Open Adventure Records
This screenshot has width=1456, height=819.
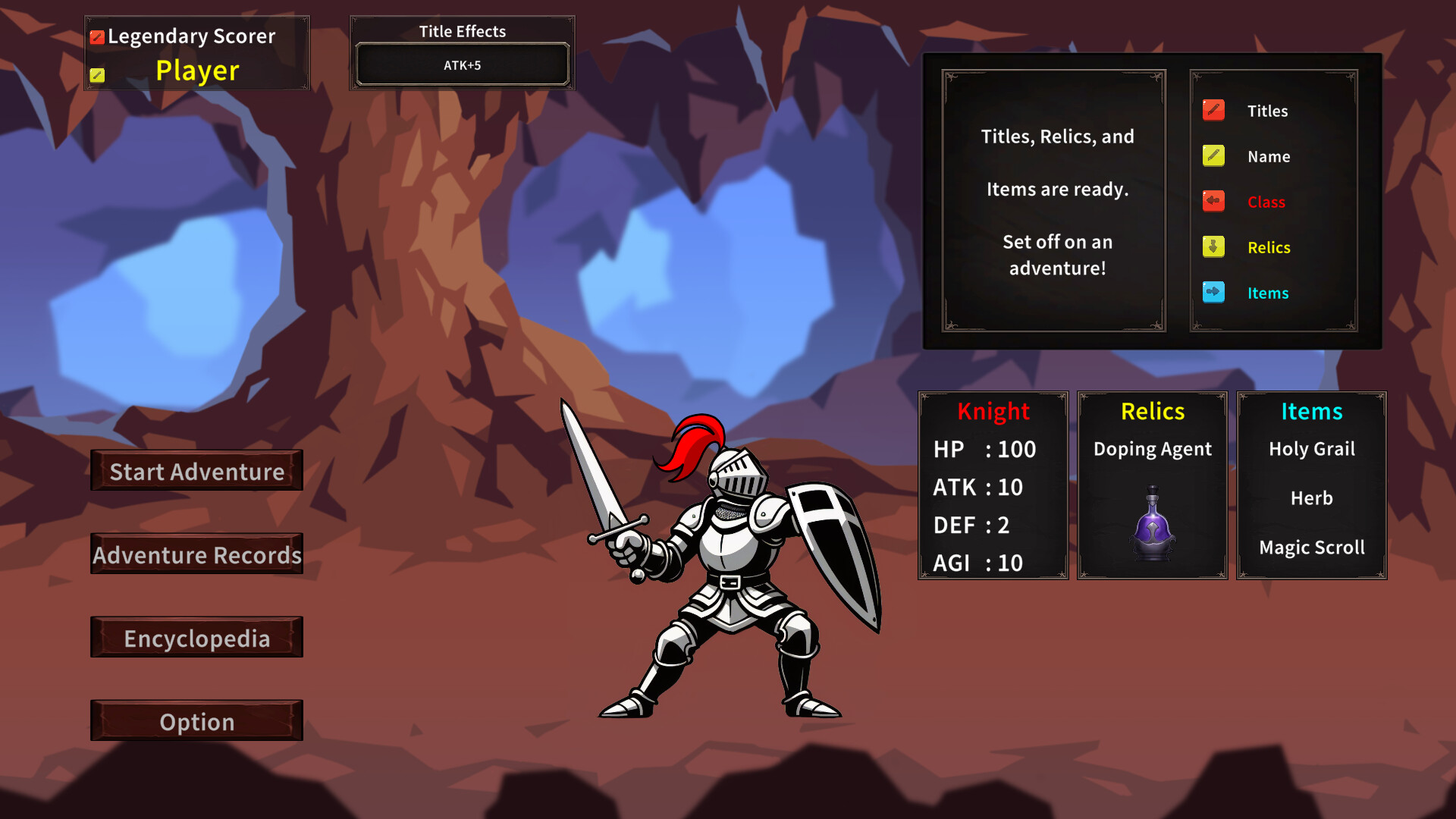196,554
